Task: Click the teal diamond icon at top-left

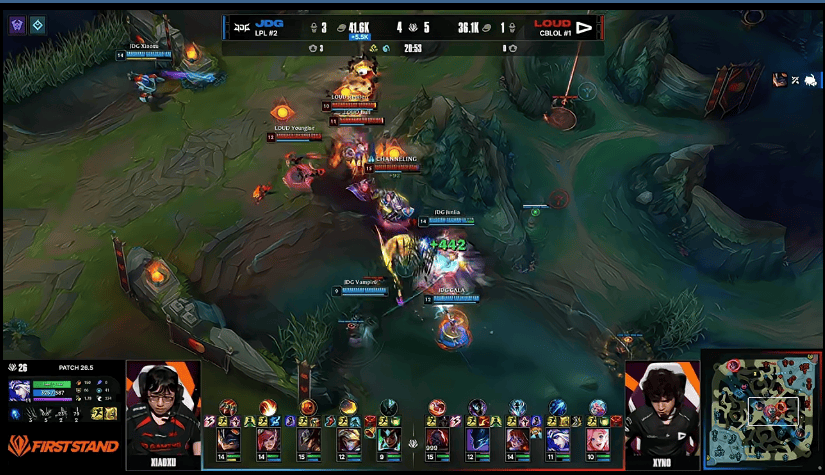Action: coord(38,25)
